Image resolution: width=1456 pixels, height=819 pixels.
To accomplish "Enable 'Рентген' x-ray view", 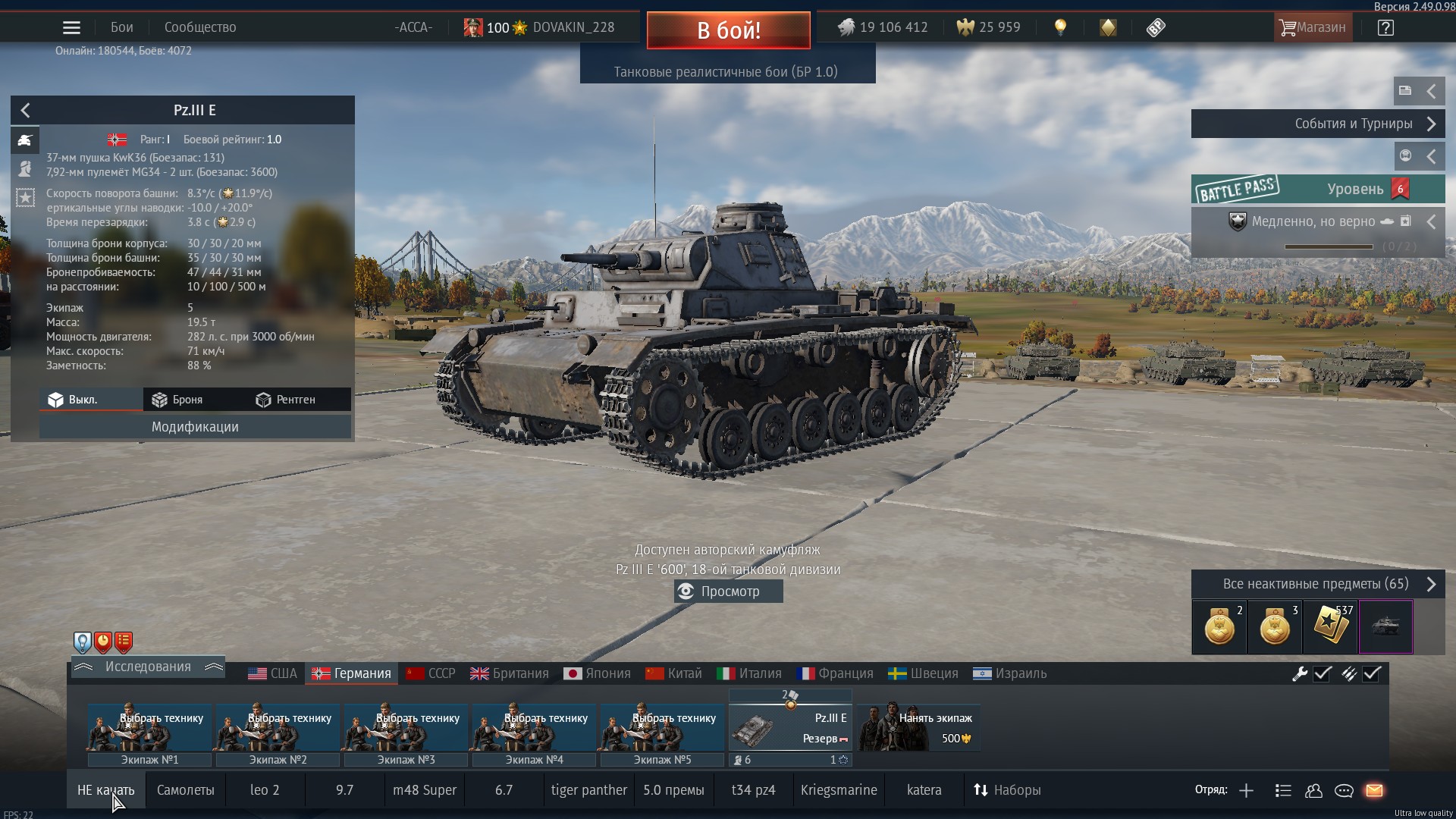I will [286, 400].
